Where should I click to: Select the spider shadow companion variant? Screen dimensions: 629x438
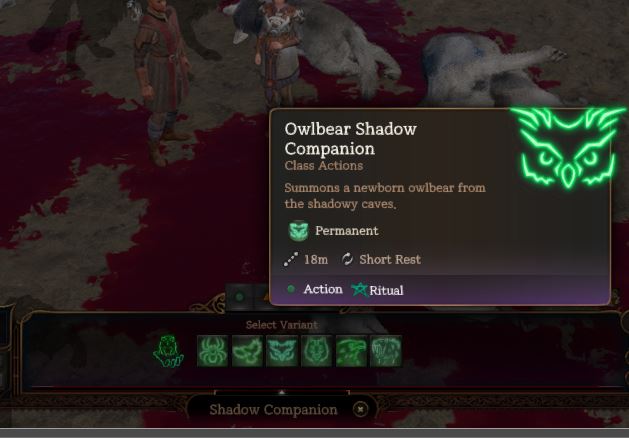(214, 351)
